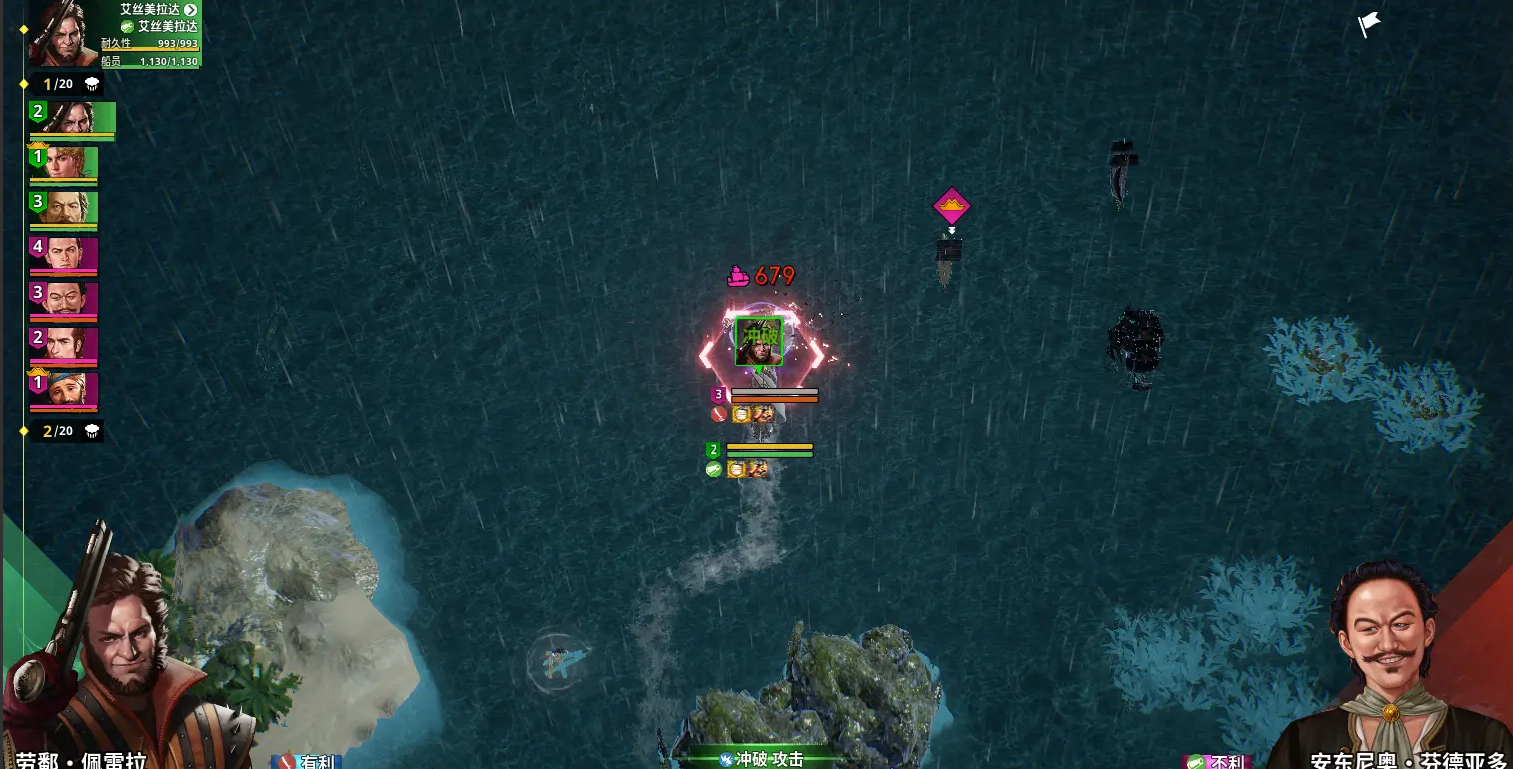Screen dimensions: 1513x769
Task: Click the active captain portrait at top-left
Action: [56, 32]
